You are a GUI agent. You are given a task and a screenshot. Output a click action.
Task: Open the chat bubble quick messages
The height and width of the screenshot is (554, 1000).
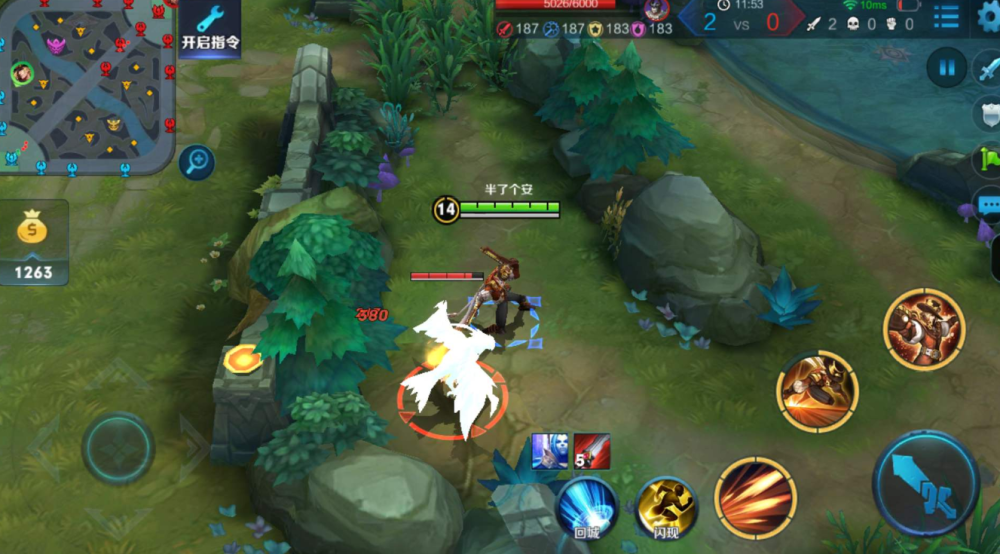point(988,206)
